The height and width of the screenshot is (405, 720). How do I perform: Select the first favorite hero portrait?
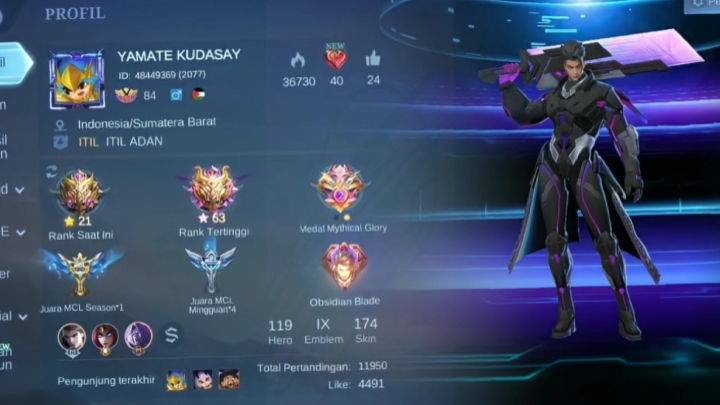[x=72, y=337]
